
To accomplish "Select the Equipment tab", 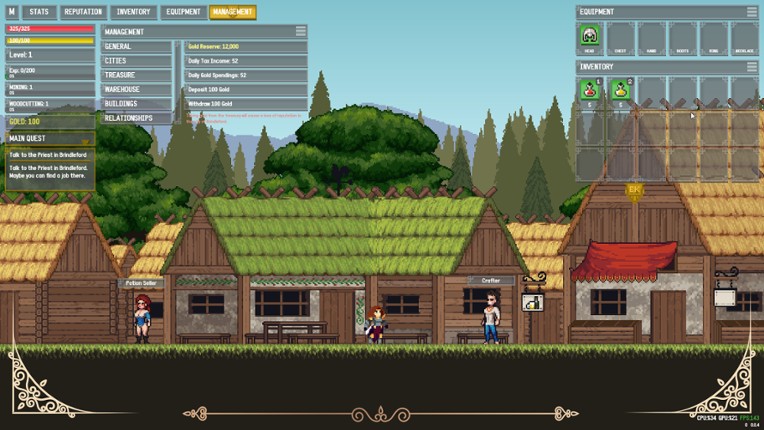I will point(183,12).
